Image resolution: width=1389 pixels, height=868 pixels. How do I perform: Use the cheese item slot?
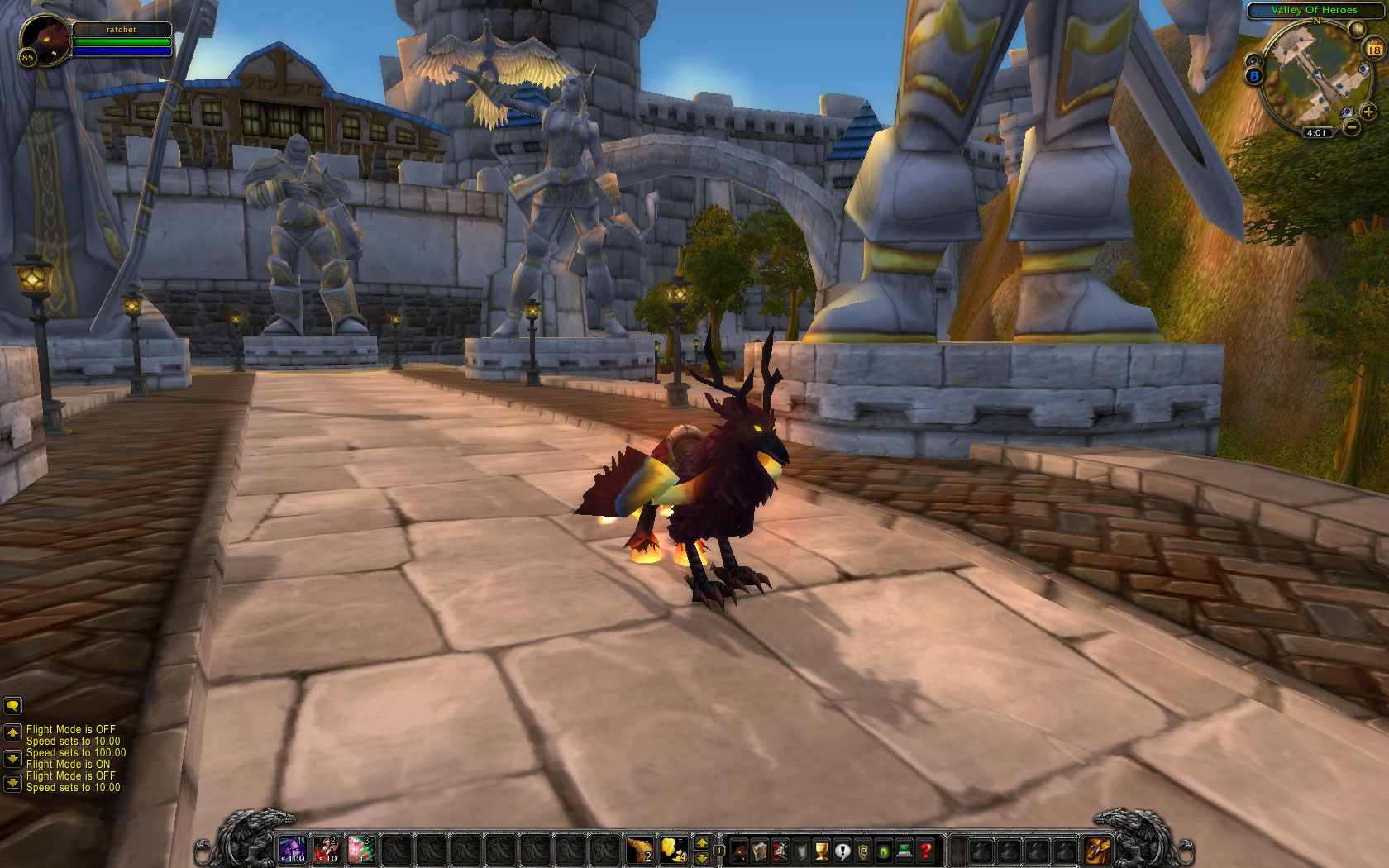click(x=674, y=849)
